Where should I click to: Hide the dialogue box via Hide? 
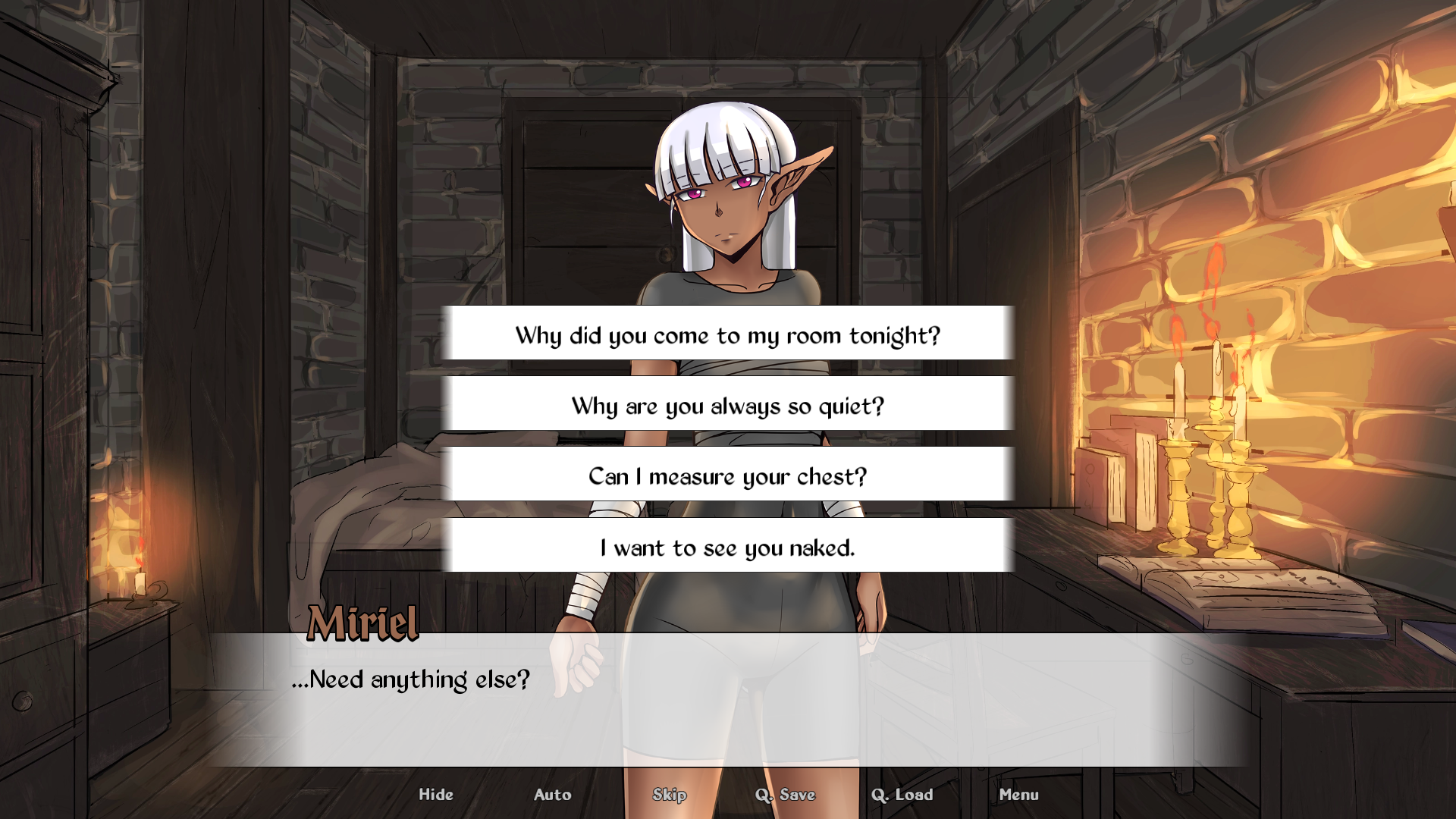click(435, 795)
